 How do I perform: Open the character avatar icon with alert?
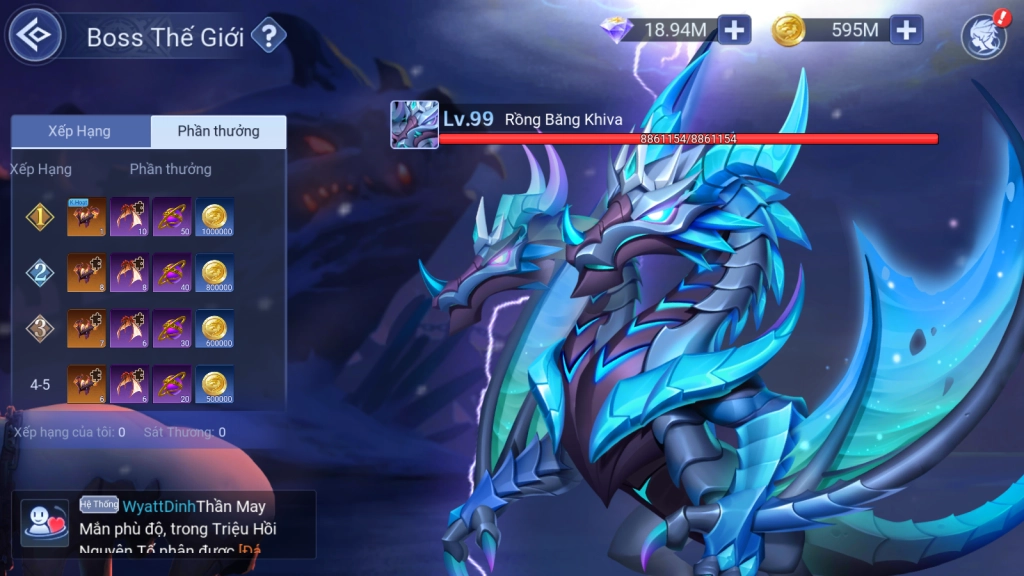[x=984, y=36]
